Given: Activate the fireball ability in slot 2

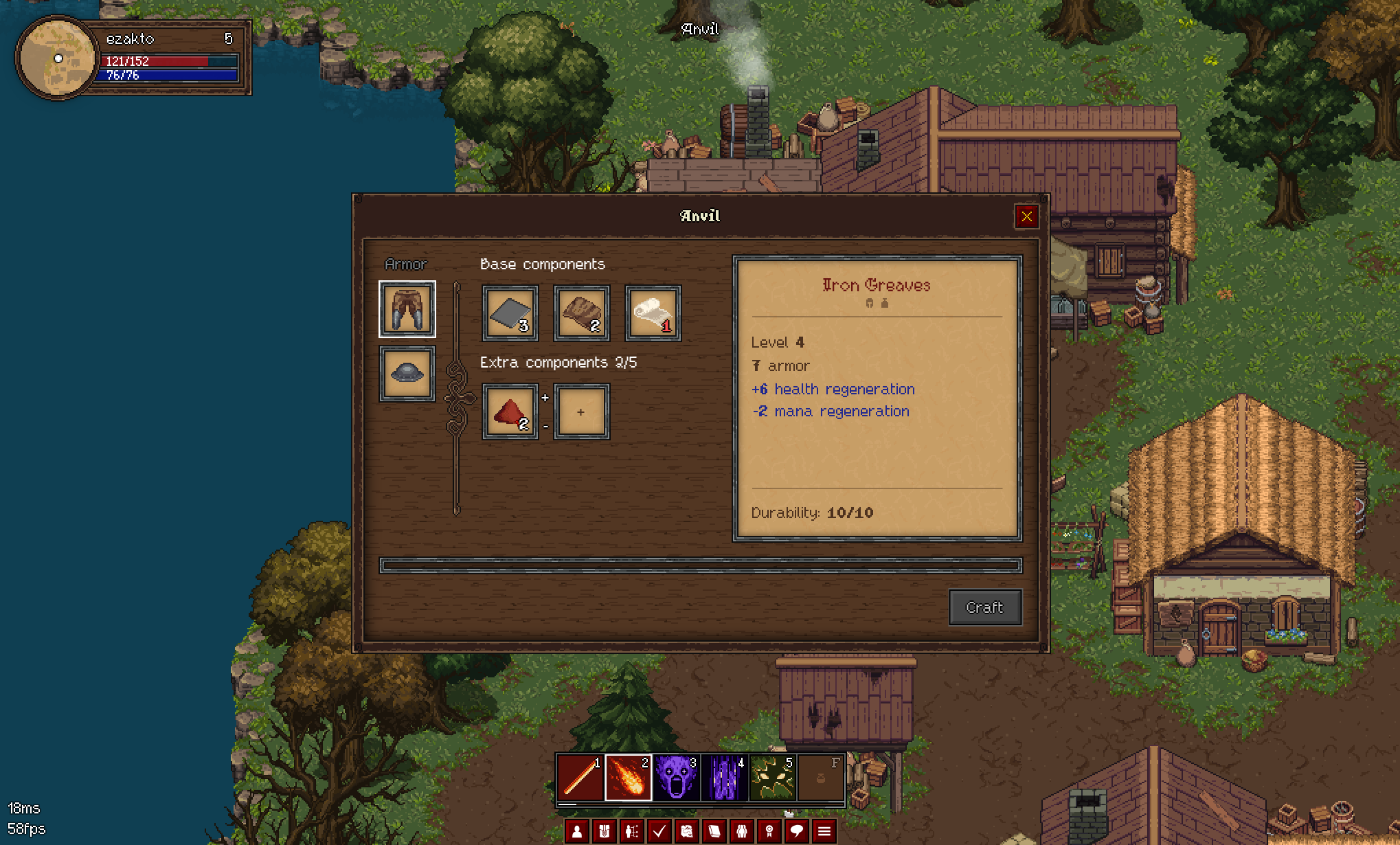Looking at the screenshot, I should 628,778.
